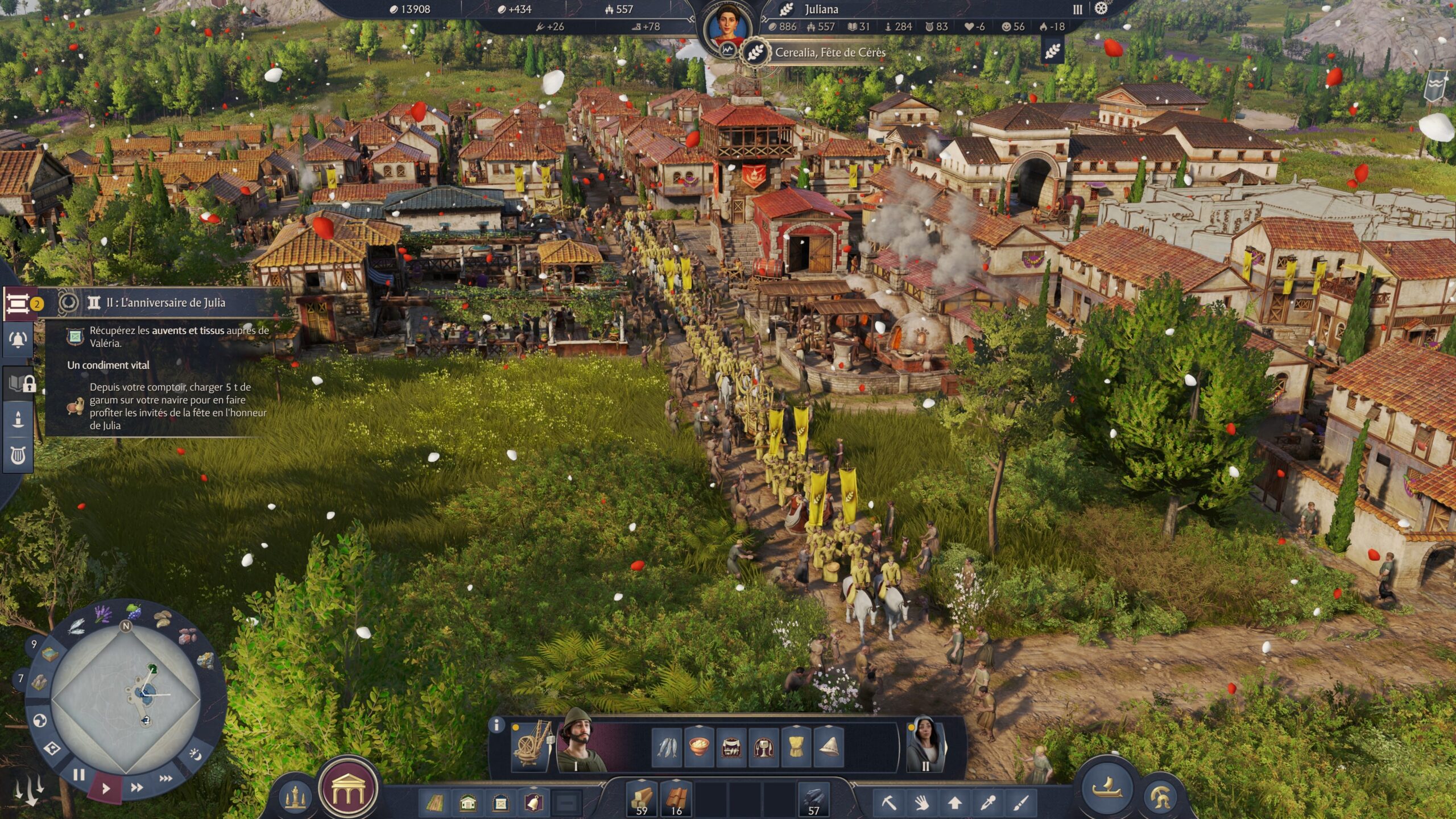The width and height of the screenshot is (1456, 819).
Task: Use the eyedropper copy tool
Action: tap(988, 803)
